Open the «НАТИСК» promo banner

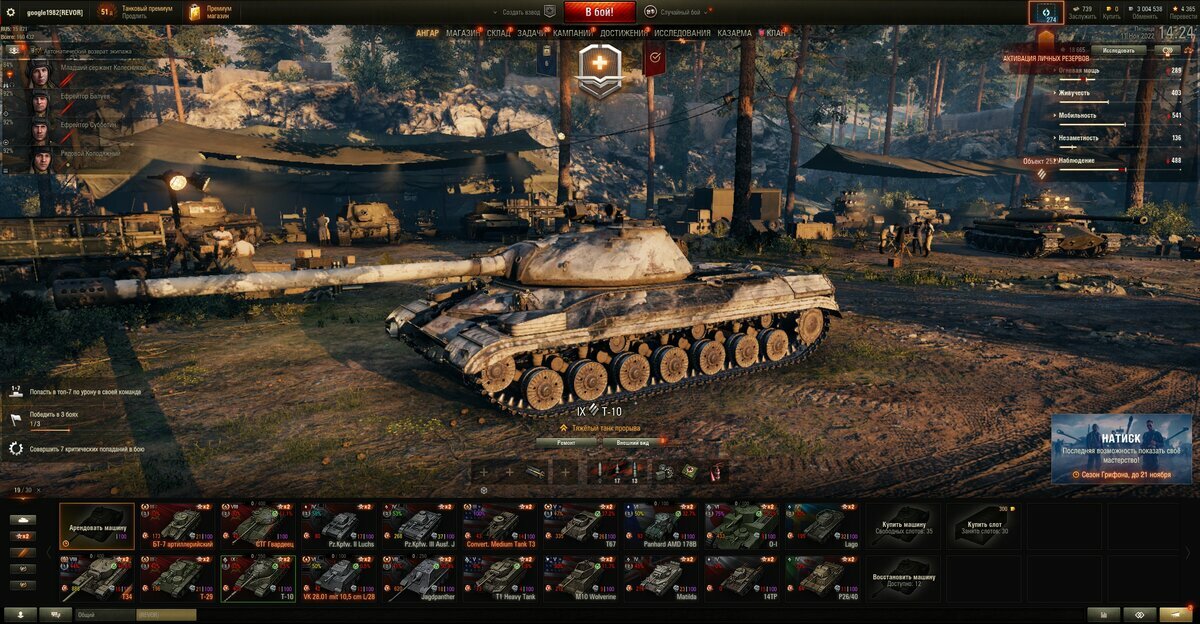coord(1121,448)
